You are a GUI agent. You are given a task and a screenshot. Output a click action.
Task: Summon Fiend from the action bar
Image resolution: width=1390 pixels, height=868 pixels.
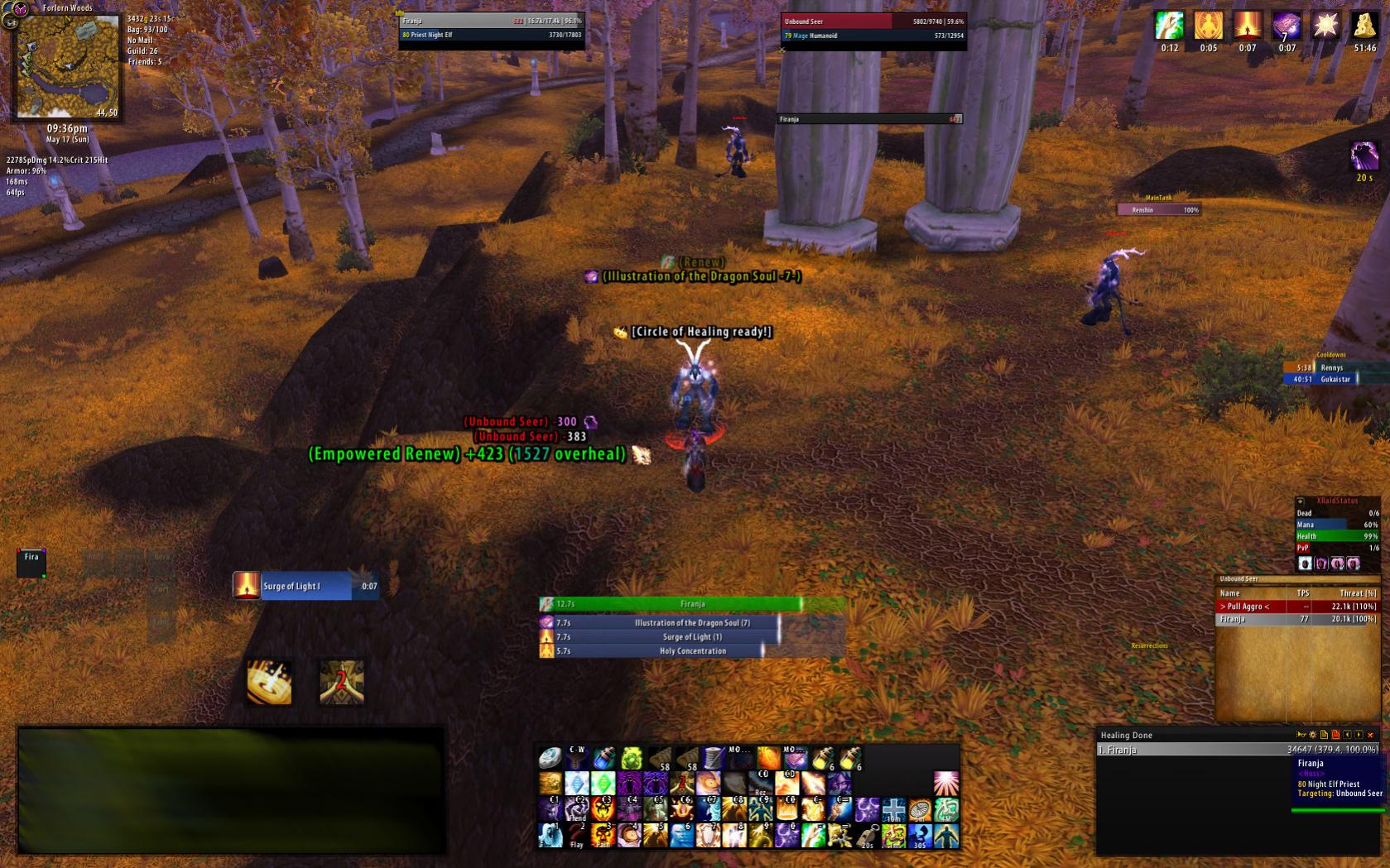click(x=577, y=809)
